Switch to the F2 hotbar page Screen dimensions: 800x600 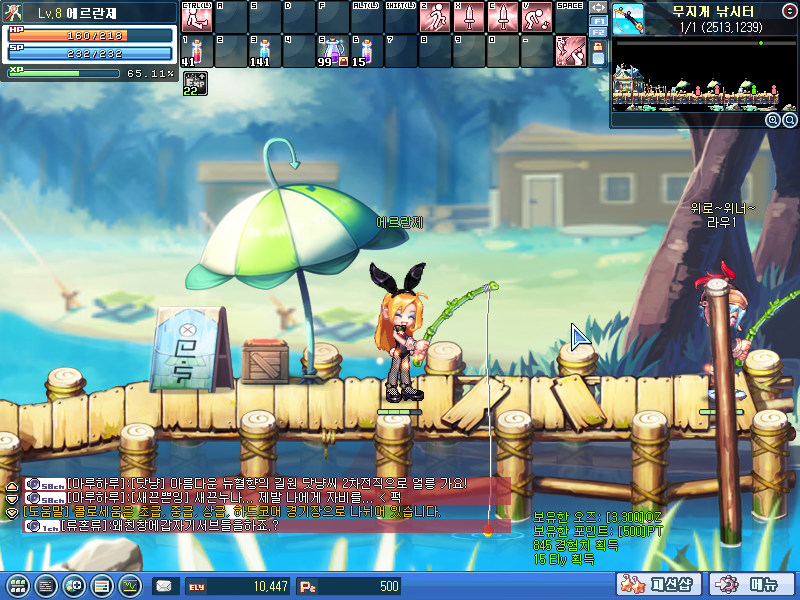coord(599,33)
